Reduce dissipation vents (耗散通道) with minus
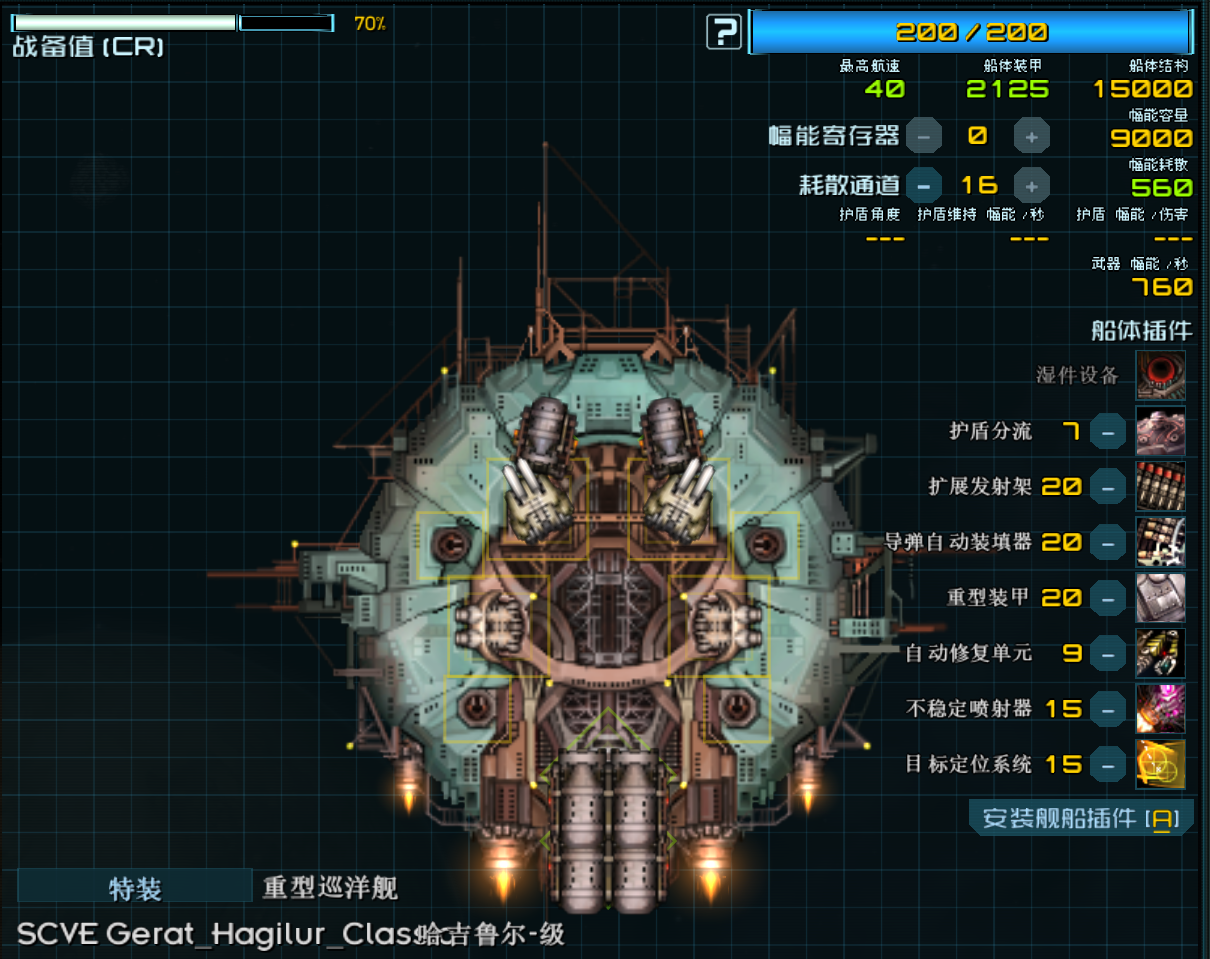The image size is (1210, 959). click(923, 185)
